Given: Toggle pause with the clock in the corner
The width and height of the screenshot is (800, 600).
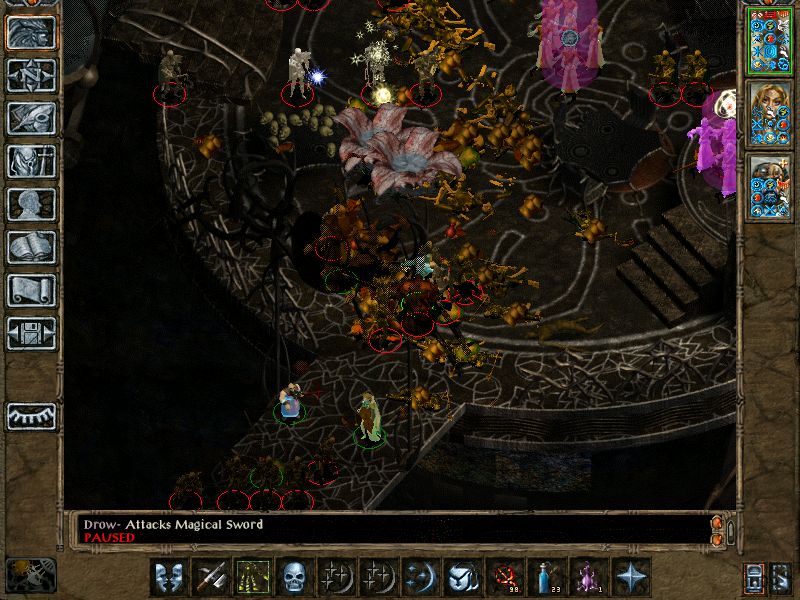Looking at the screenshot, I should [x=30, y=575].
